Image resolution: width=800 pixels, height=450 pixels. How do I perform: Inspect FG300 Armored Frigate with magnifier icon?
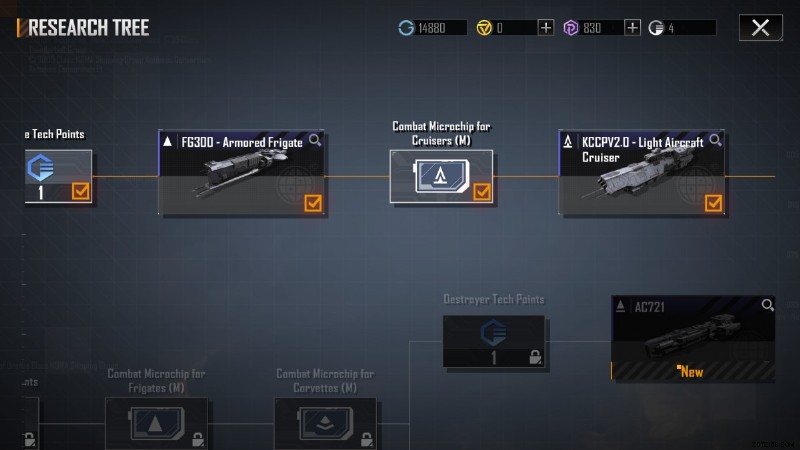click(315, 141)
